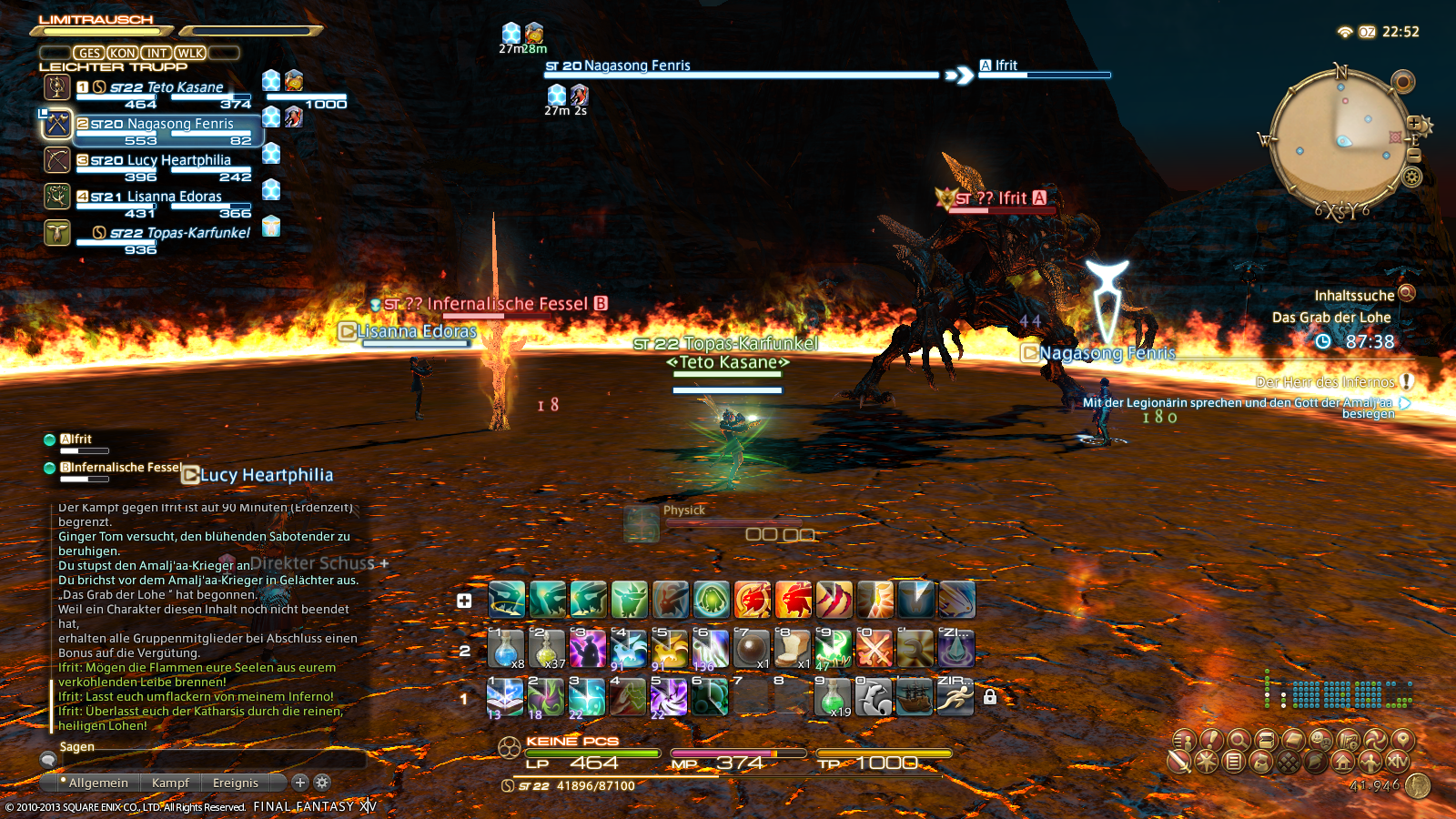The height and width of the screenshot is (819, 1456).
Task: Toggle the hotbar padlock icon
Action: (990, 697)
